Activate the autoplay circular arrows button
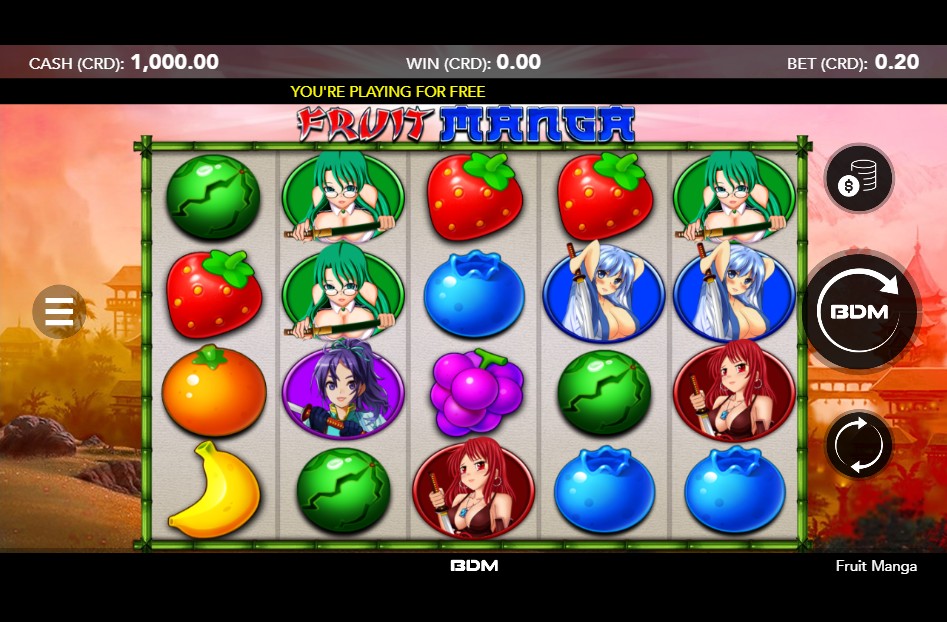 (x=858, y=443)
